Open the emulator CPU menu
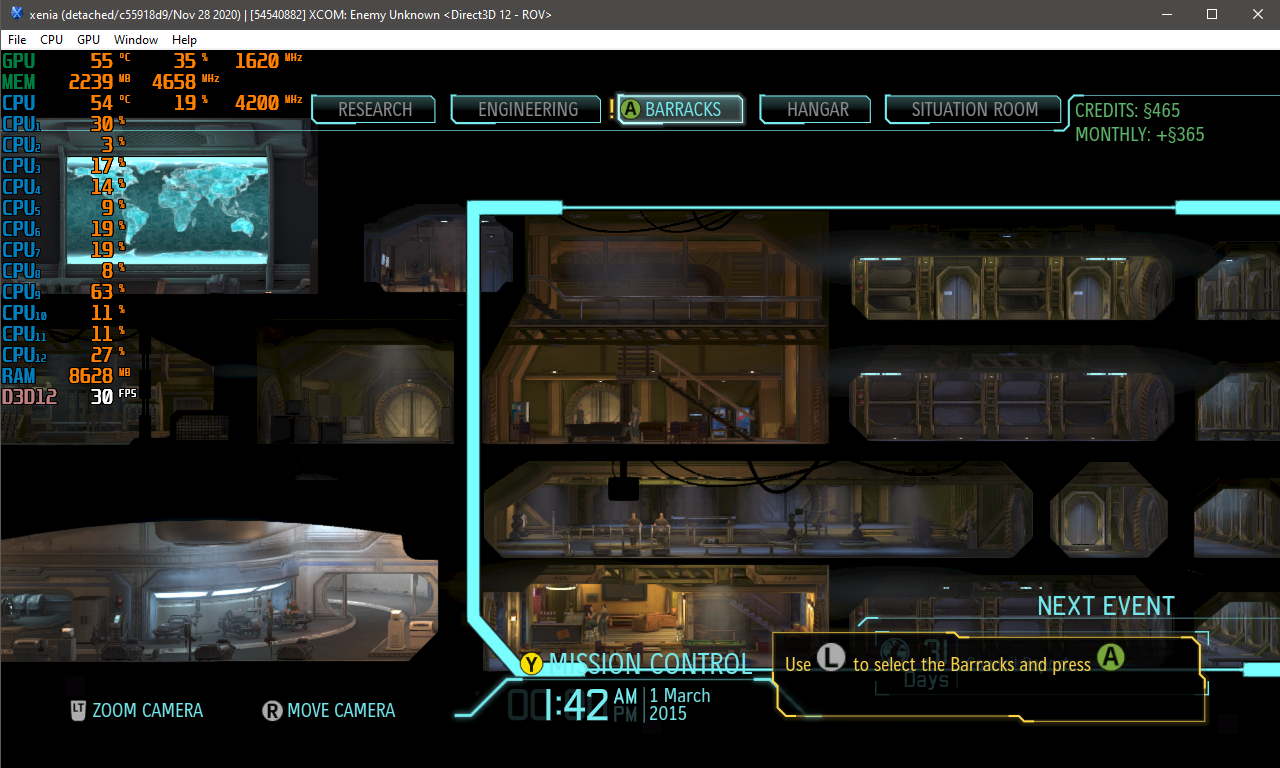Viewport: 1280px width, 768px height. [51, 40]
